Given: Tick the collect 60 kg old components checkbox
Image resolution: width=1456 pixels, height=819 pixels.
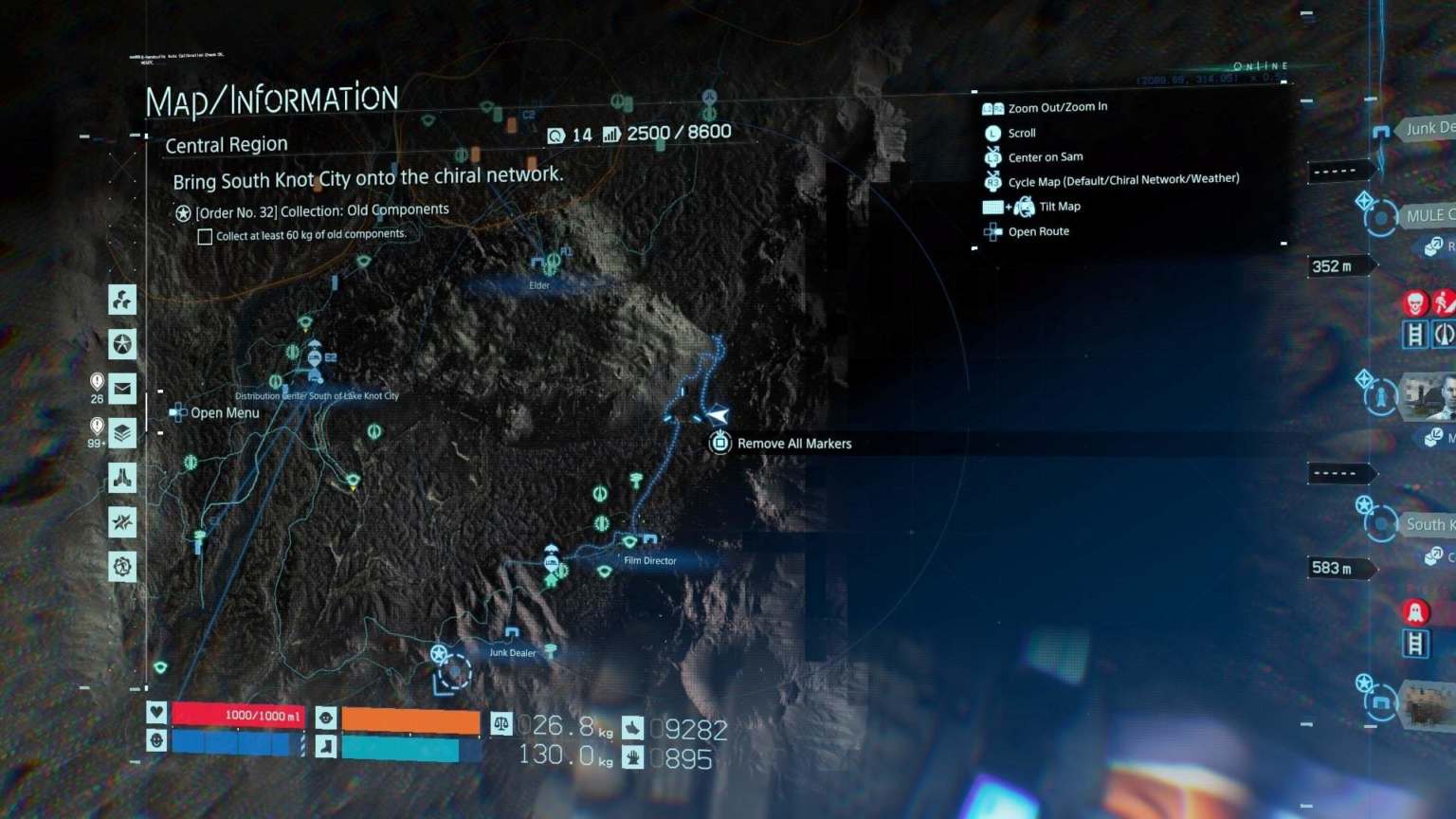Looking at the screenshot, I should [205, 235].
